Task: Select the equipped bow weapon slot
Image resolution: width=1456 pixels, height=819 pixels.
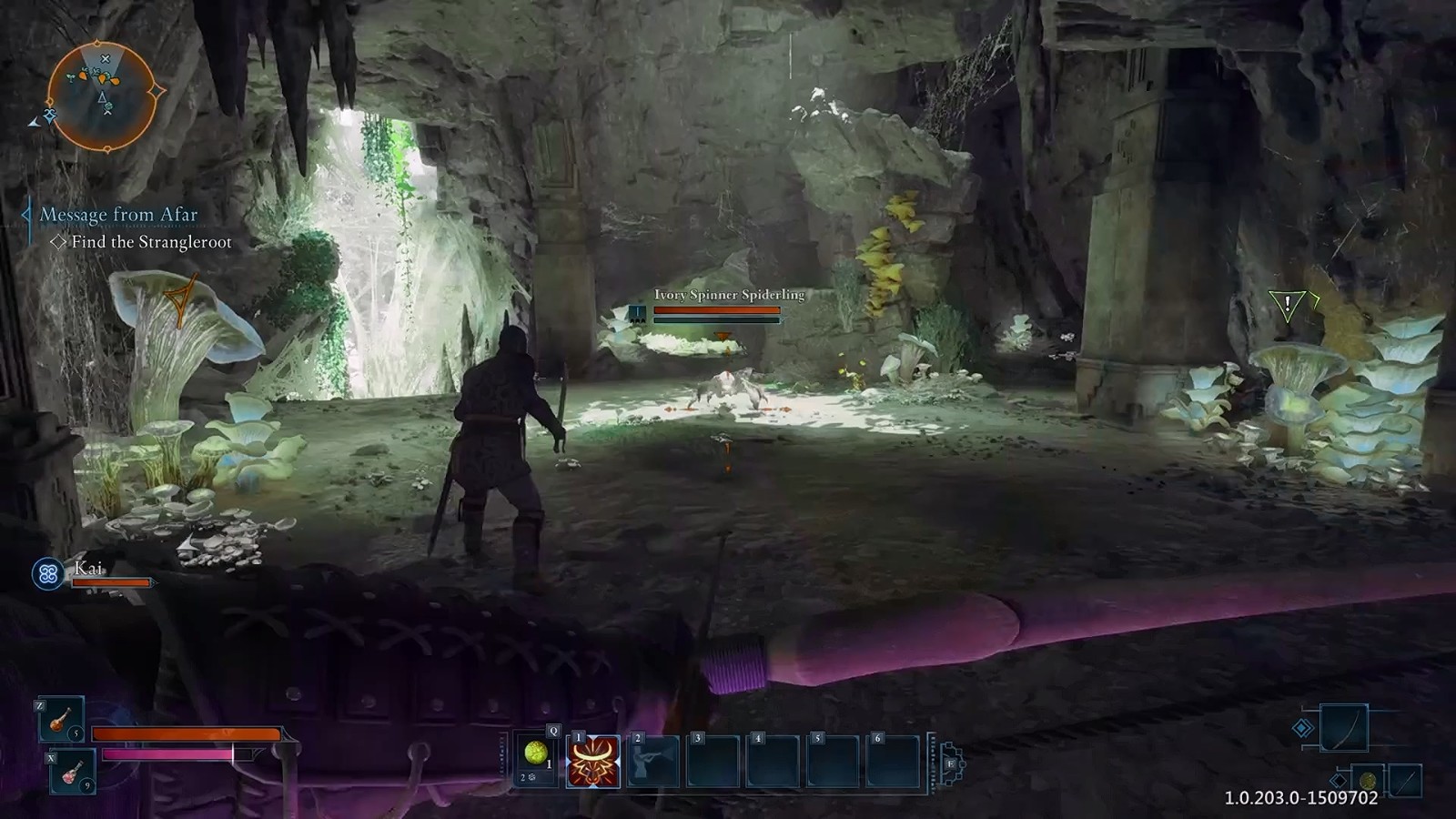Action: (x=1344, y=727)
